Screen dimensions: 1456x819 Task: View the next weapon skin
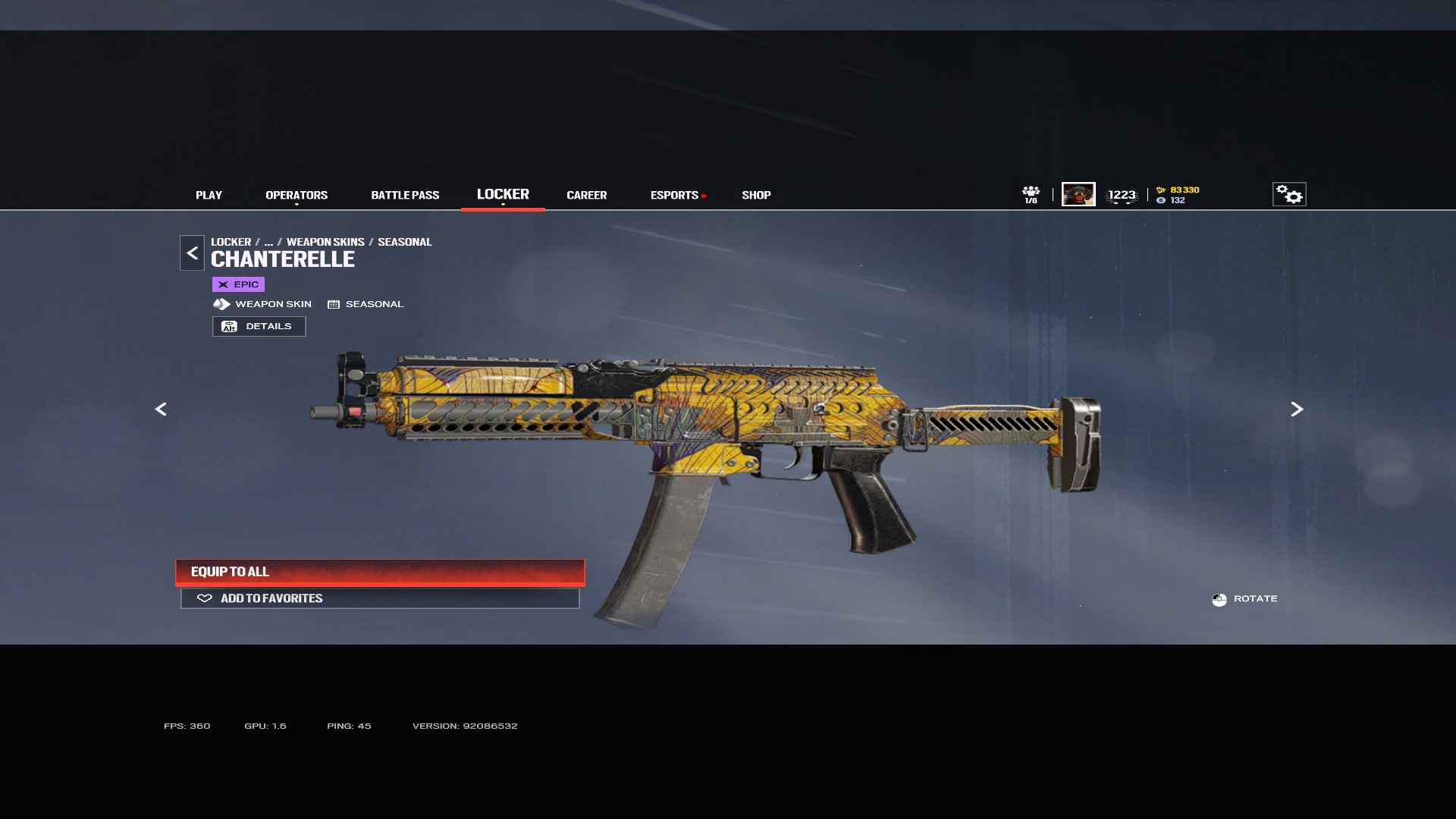pos(1297,409)
